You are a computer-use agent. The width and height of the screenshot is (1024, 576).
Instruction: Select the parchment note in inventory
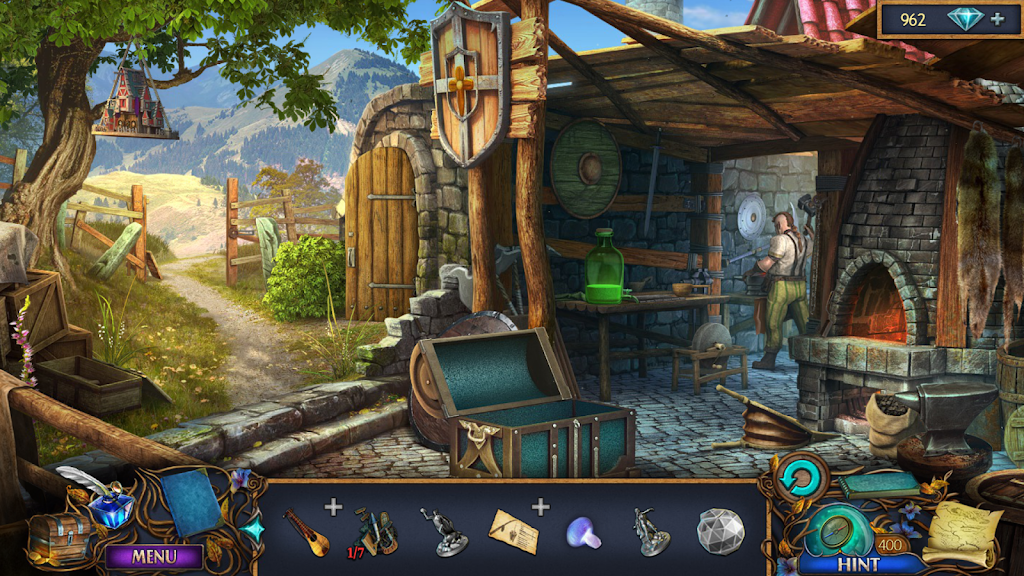tap(513, 531)
